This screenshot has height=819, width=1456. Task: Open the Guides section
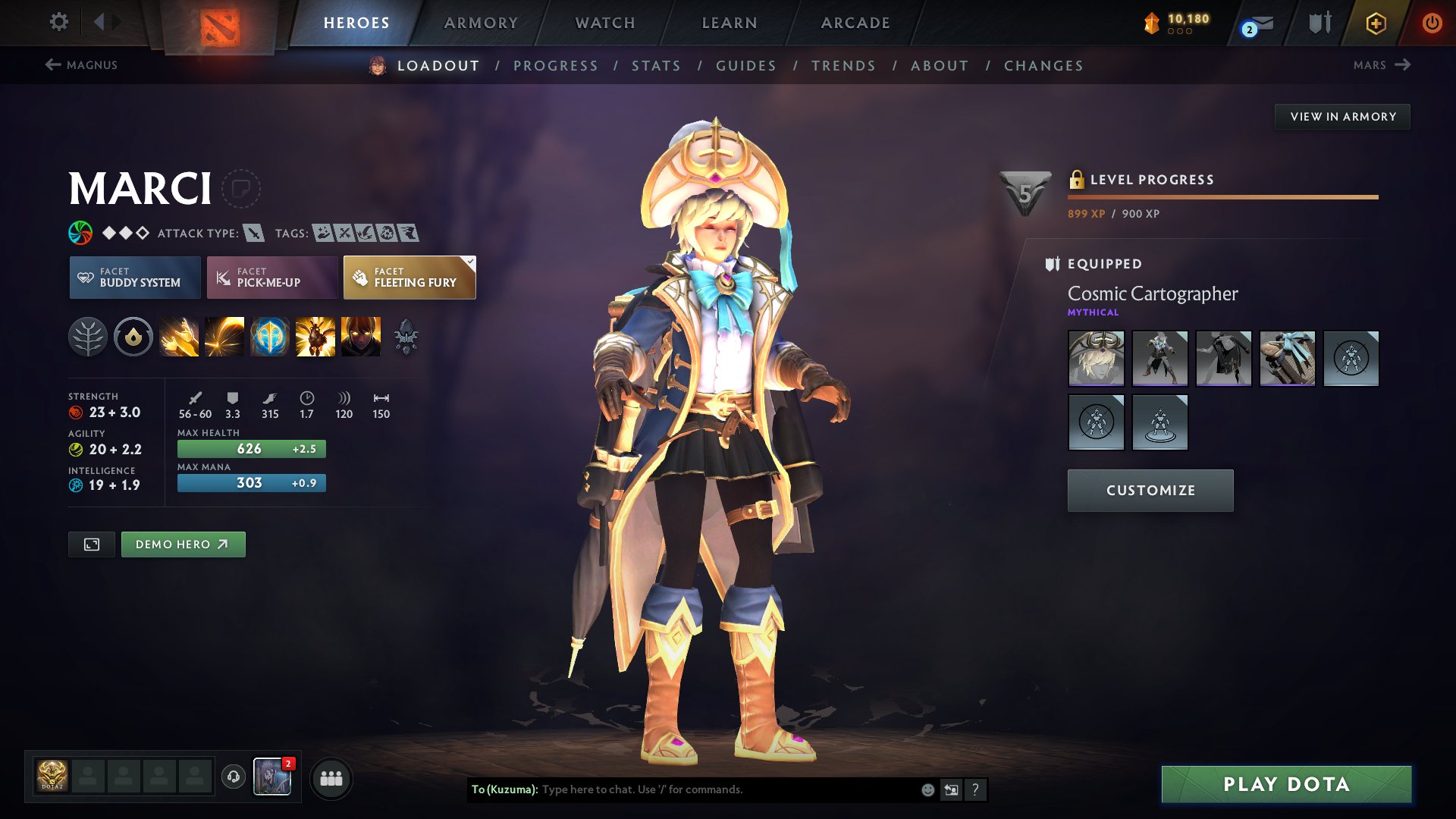[x=746, y=66]
